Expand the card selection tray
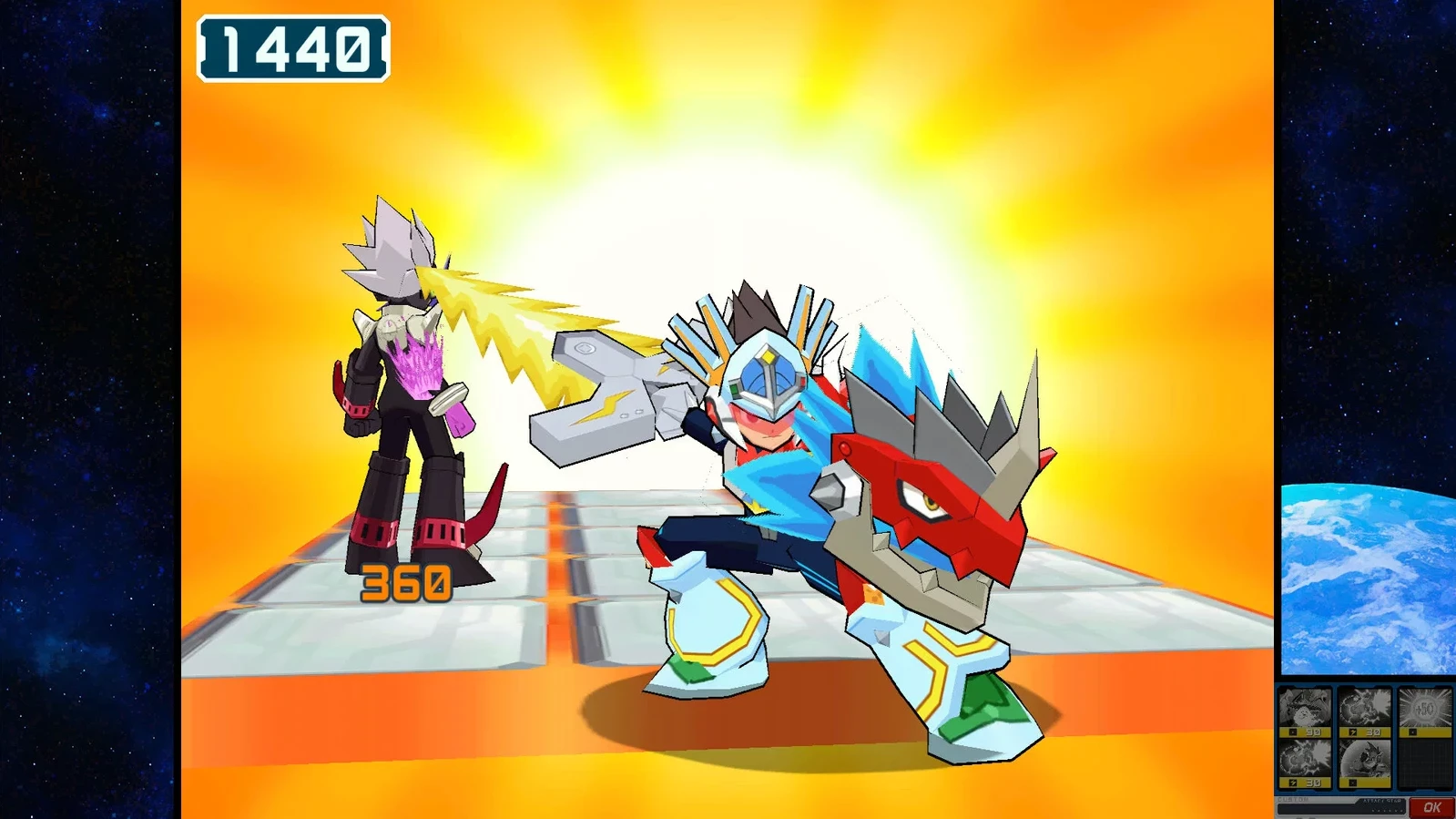 pos(1363,738)
